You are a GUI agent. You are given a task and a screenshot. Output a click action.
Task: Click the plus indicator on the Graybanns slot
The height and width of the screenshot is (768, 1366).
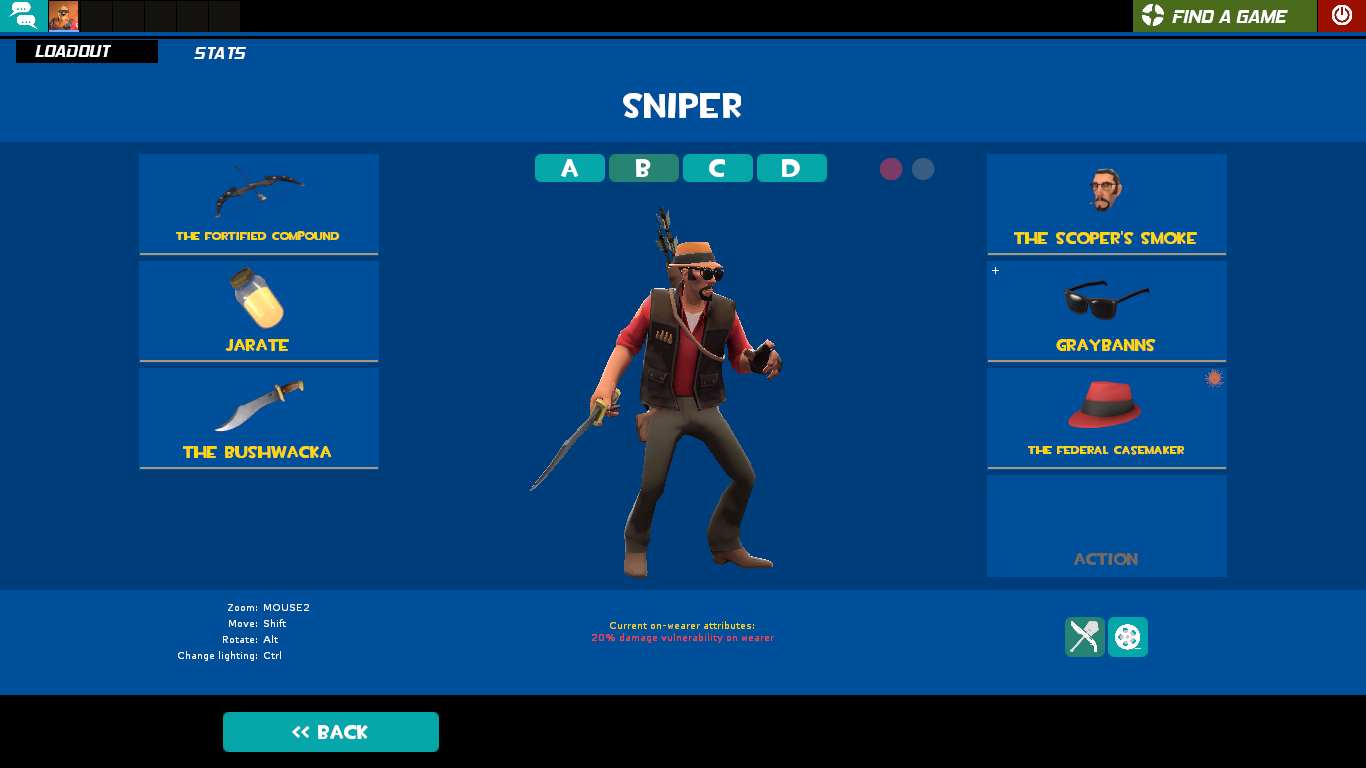(x=996, y=270)
